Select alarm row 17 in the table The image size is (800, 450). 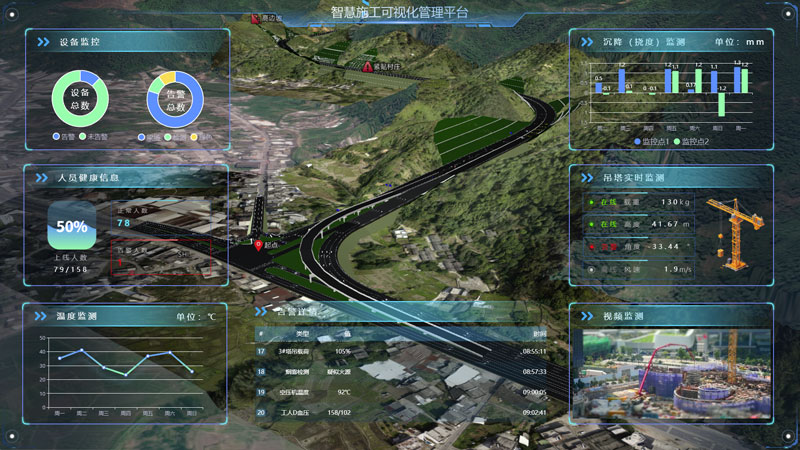click(400, 352)
